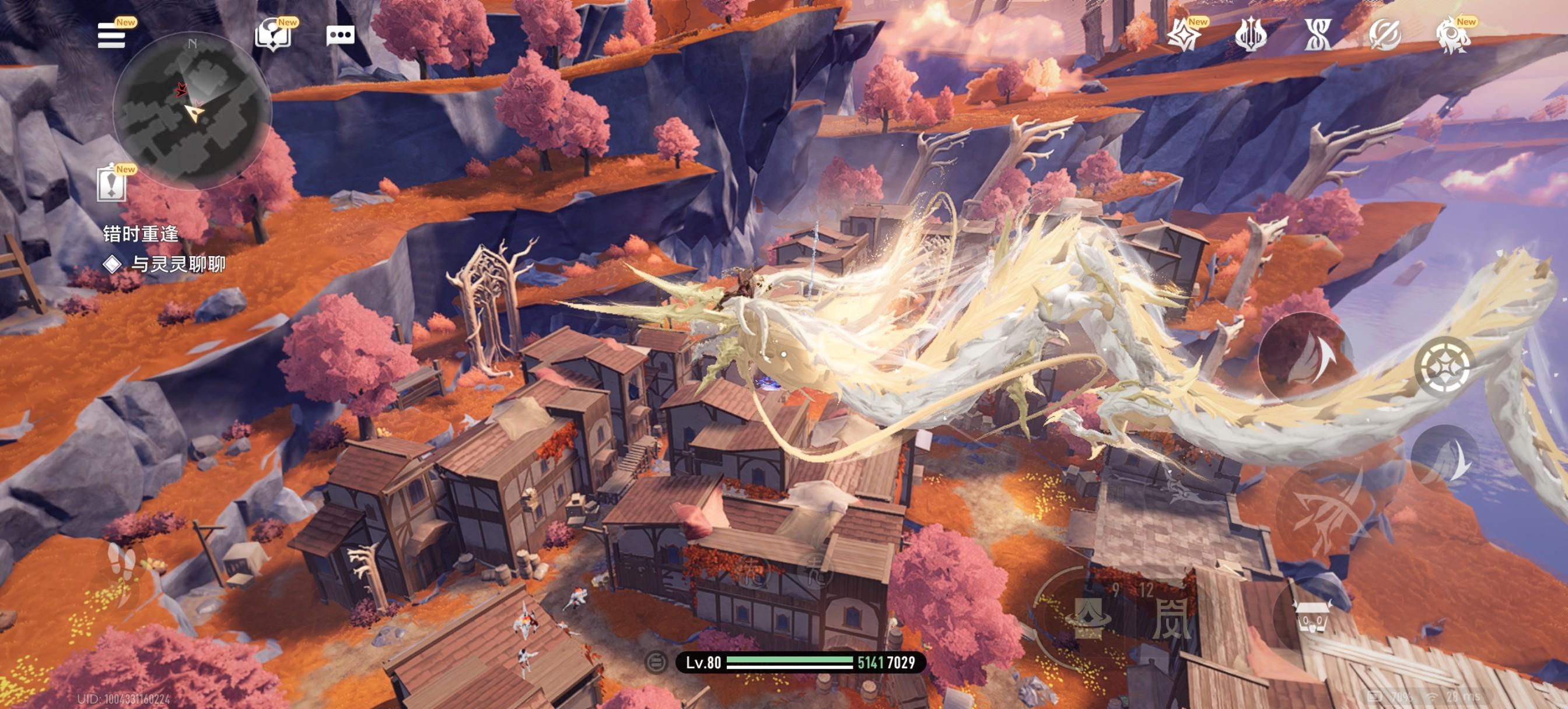Viewport: 1568px width, 709px height.
Task: Open the hamburger main menu
Action: tap(111, 36)
